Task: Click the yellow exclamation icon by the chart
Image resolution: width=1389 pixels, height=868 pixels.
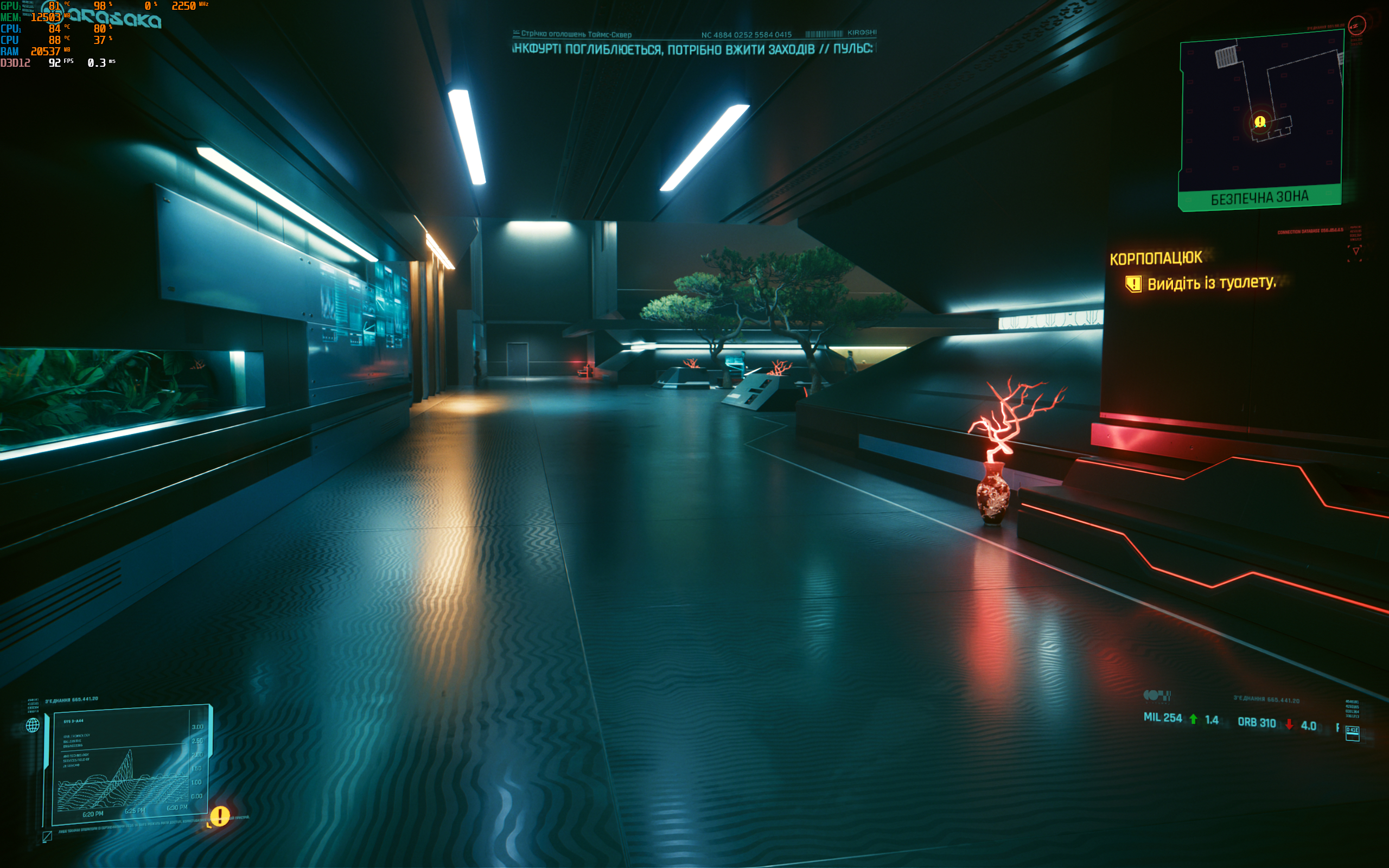Action: [220, 815]
